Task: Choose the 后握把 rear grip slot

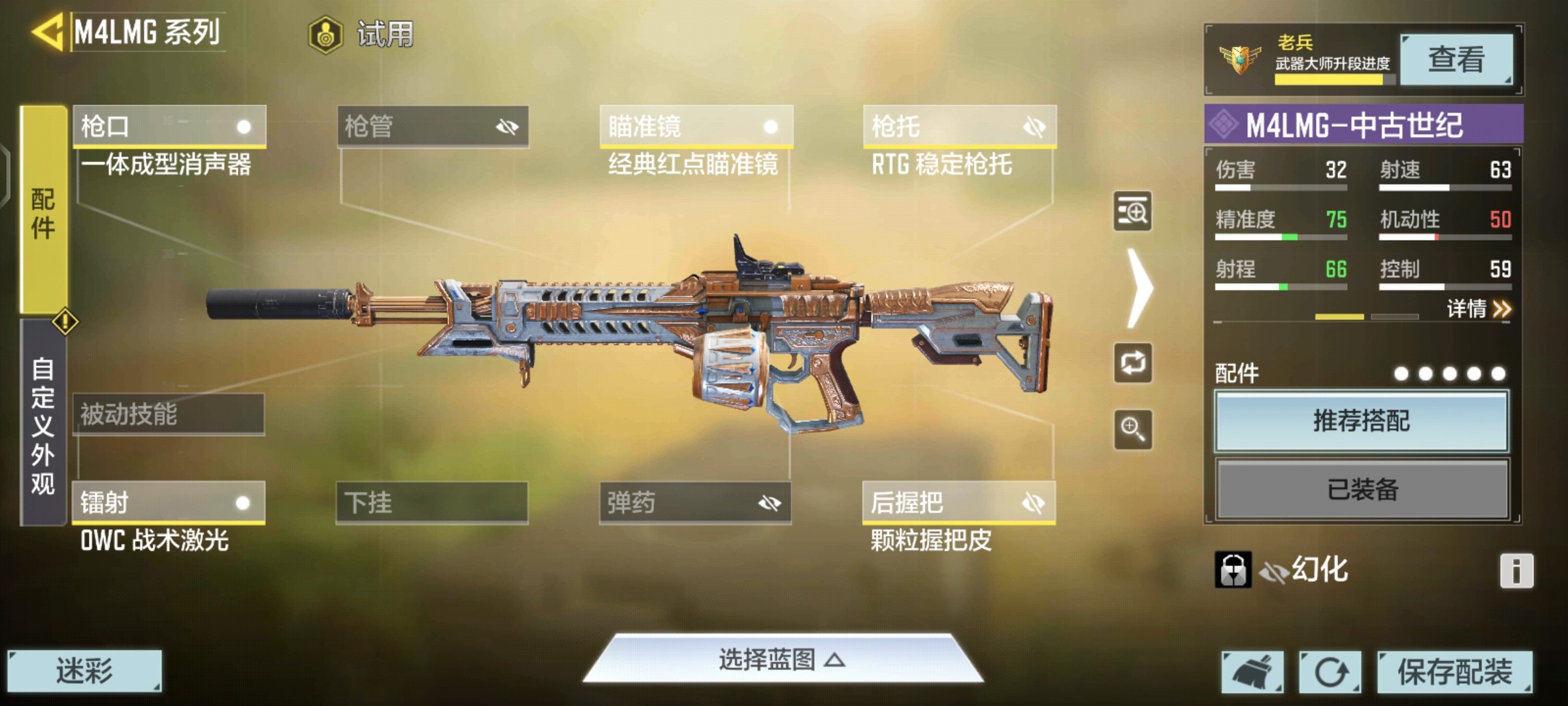Action: 958,503
